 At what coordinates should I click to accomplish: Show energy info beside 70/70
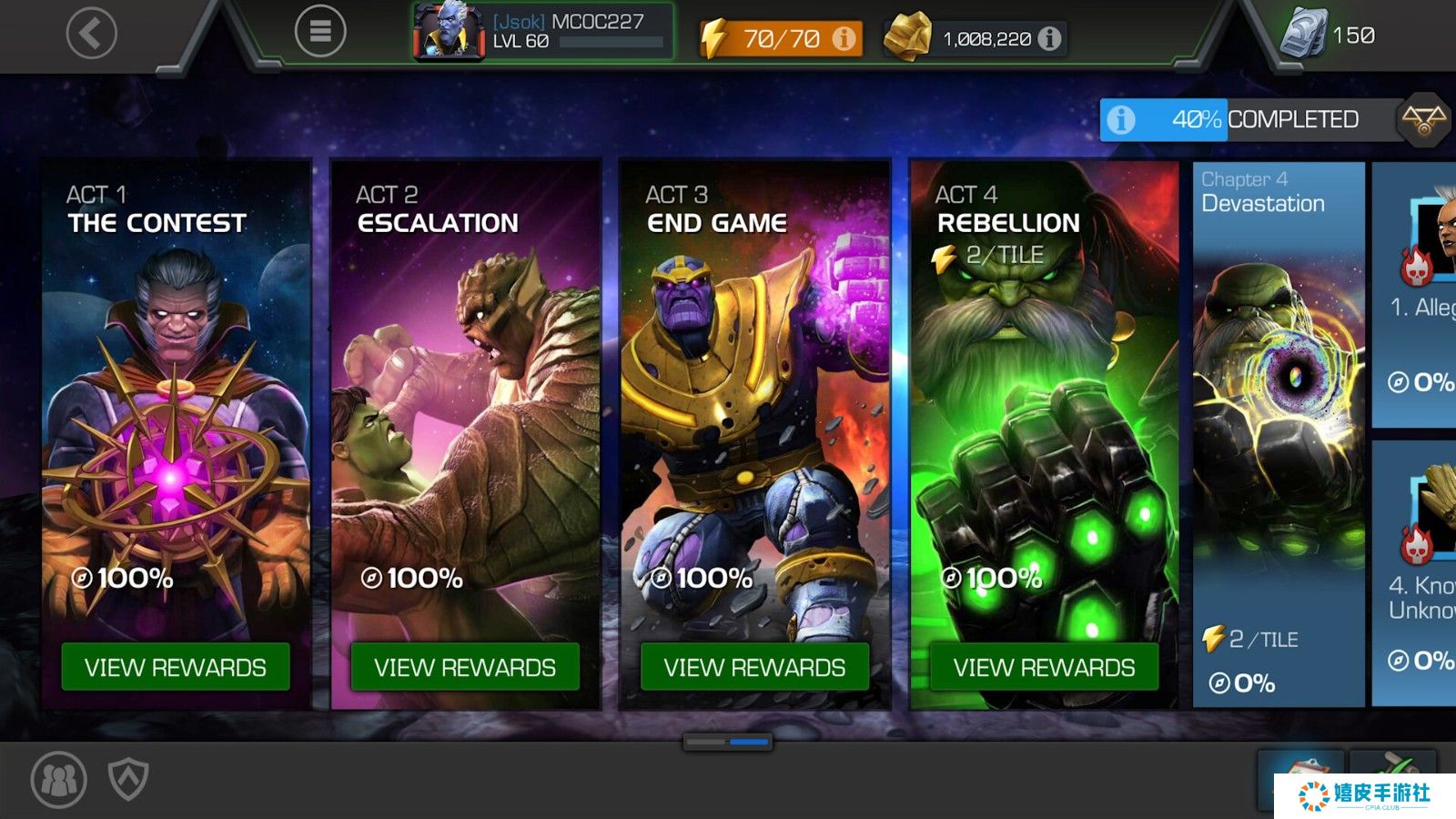click(x=844, y=38)
